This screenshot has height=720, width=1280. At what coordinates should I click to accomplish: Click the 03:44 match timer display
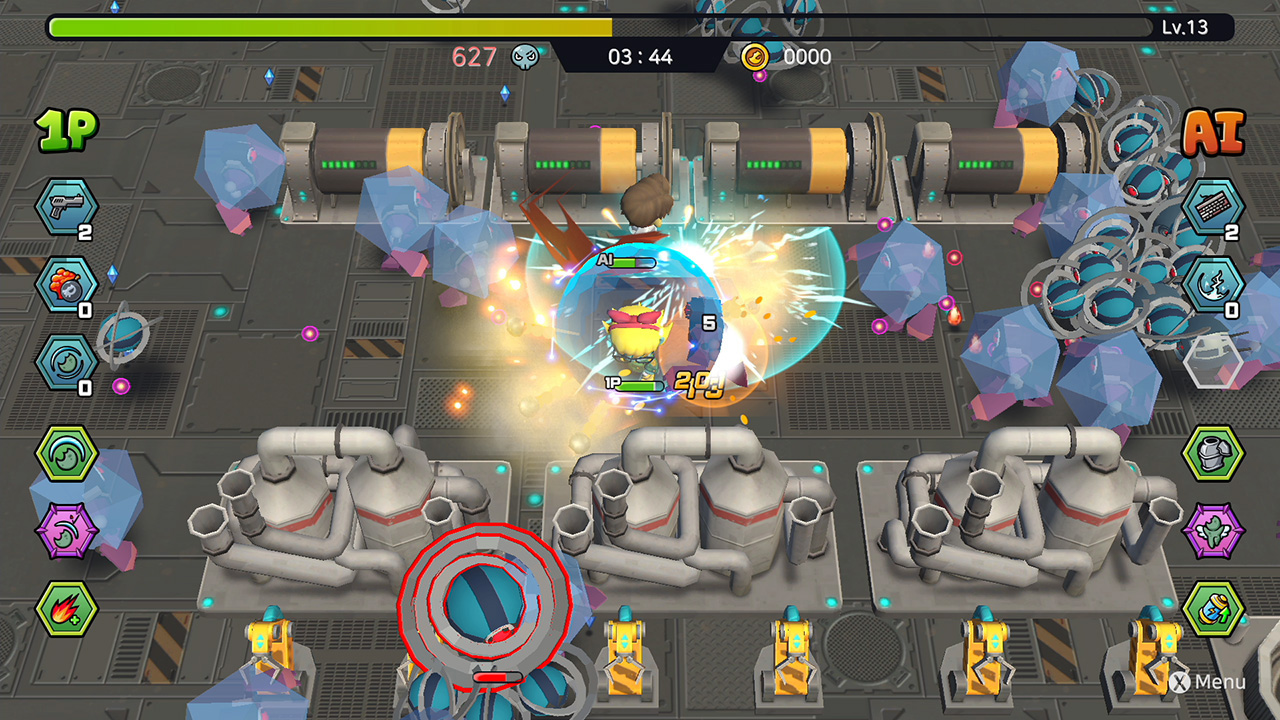[638, 57]
